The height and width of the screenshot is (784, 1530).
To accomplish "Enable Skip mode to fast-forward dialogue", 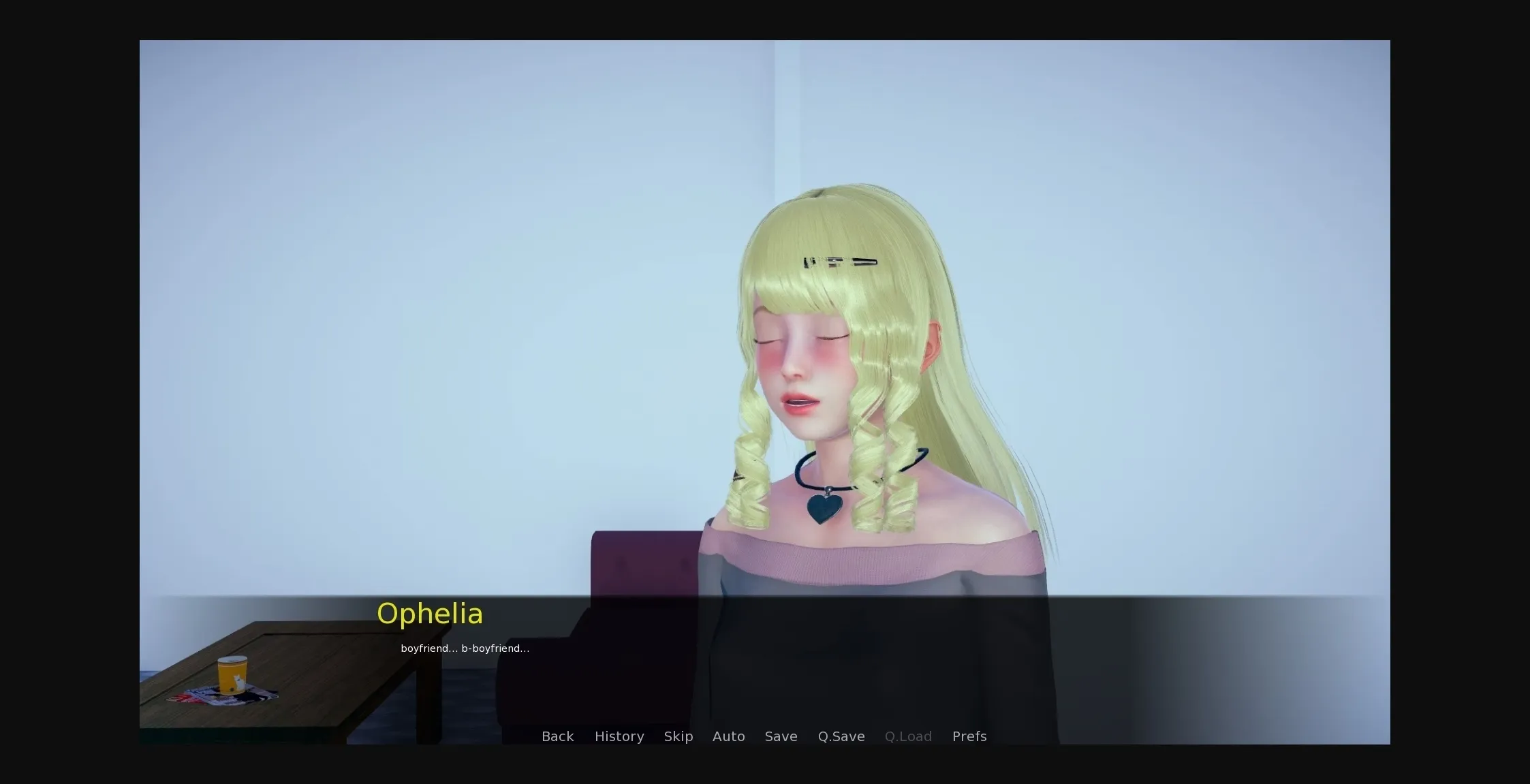I will 678,736.
